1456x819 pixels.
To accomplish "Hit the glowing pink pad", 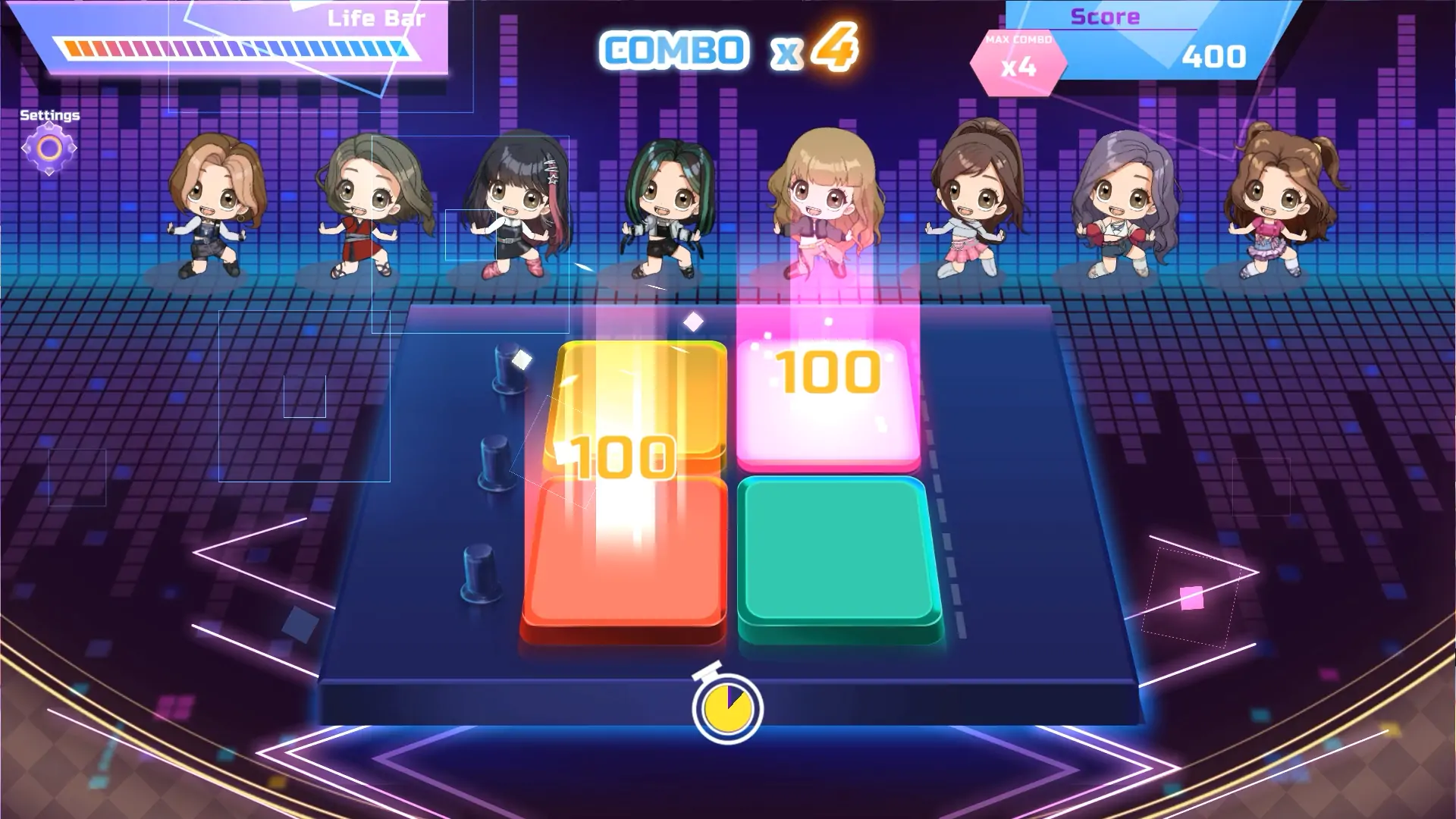I will click(828, 402).
